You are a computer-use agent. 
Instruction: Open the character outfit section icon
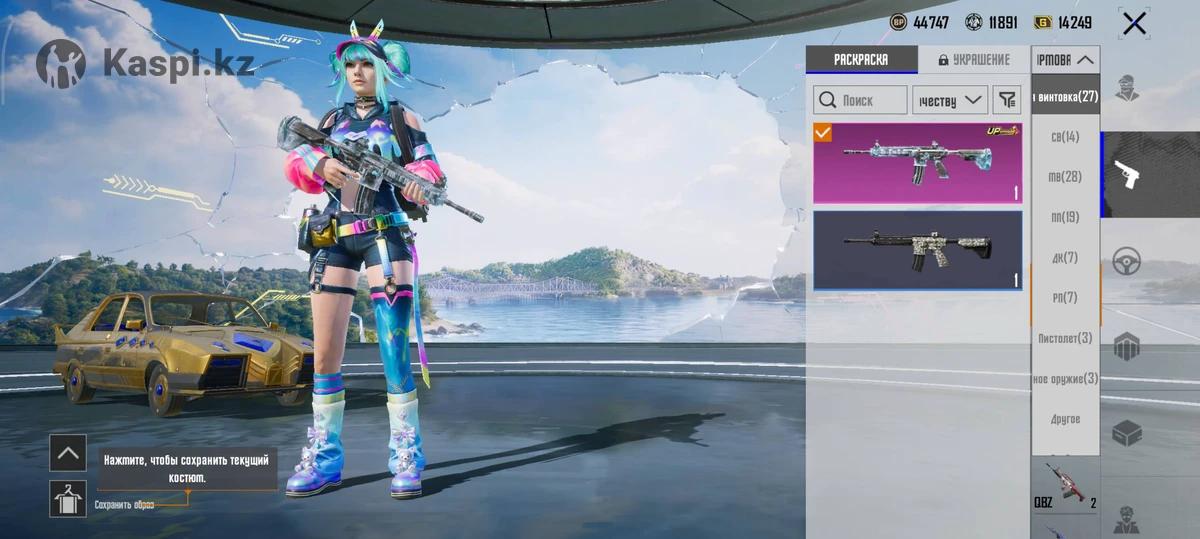[1127, 89]
